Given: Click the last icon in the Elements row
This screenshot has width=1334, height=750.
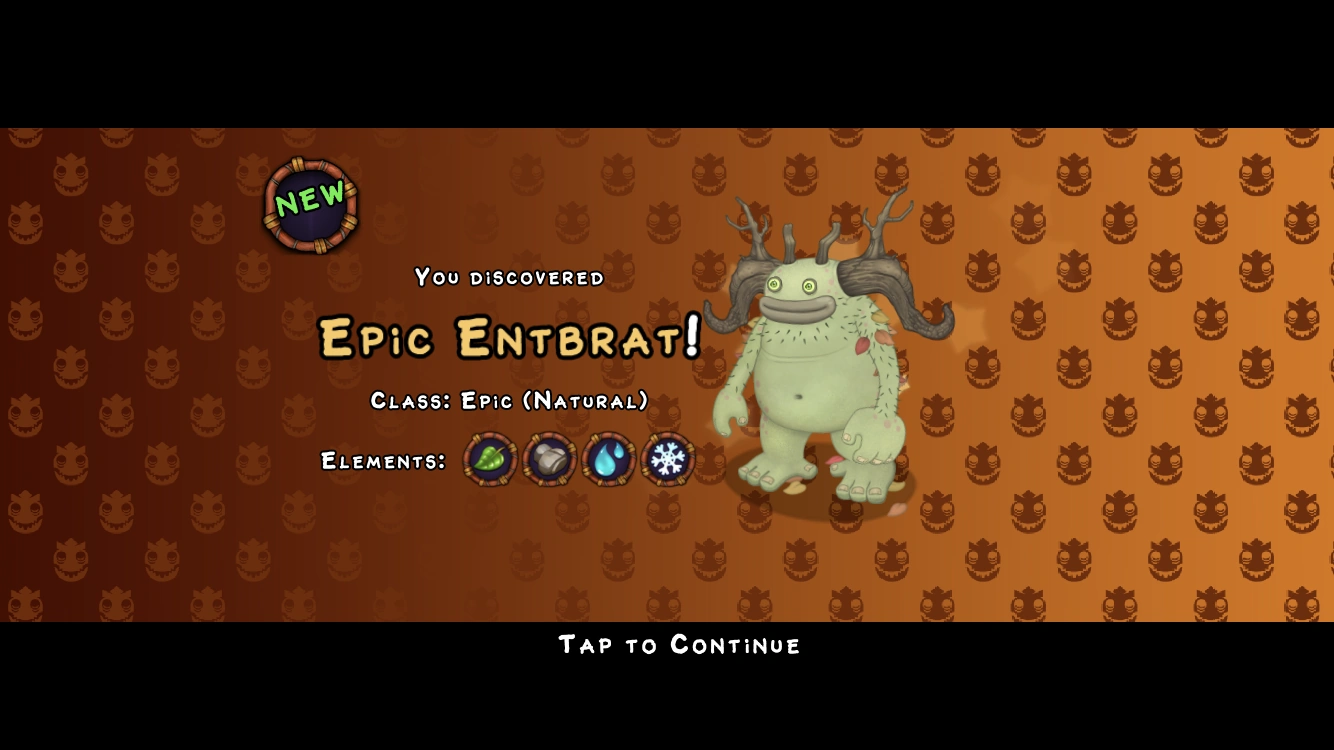Looking at the screenshot, I should 666,459.
